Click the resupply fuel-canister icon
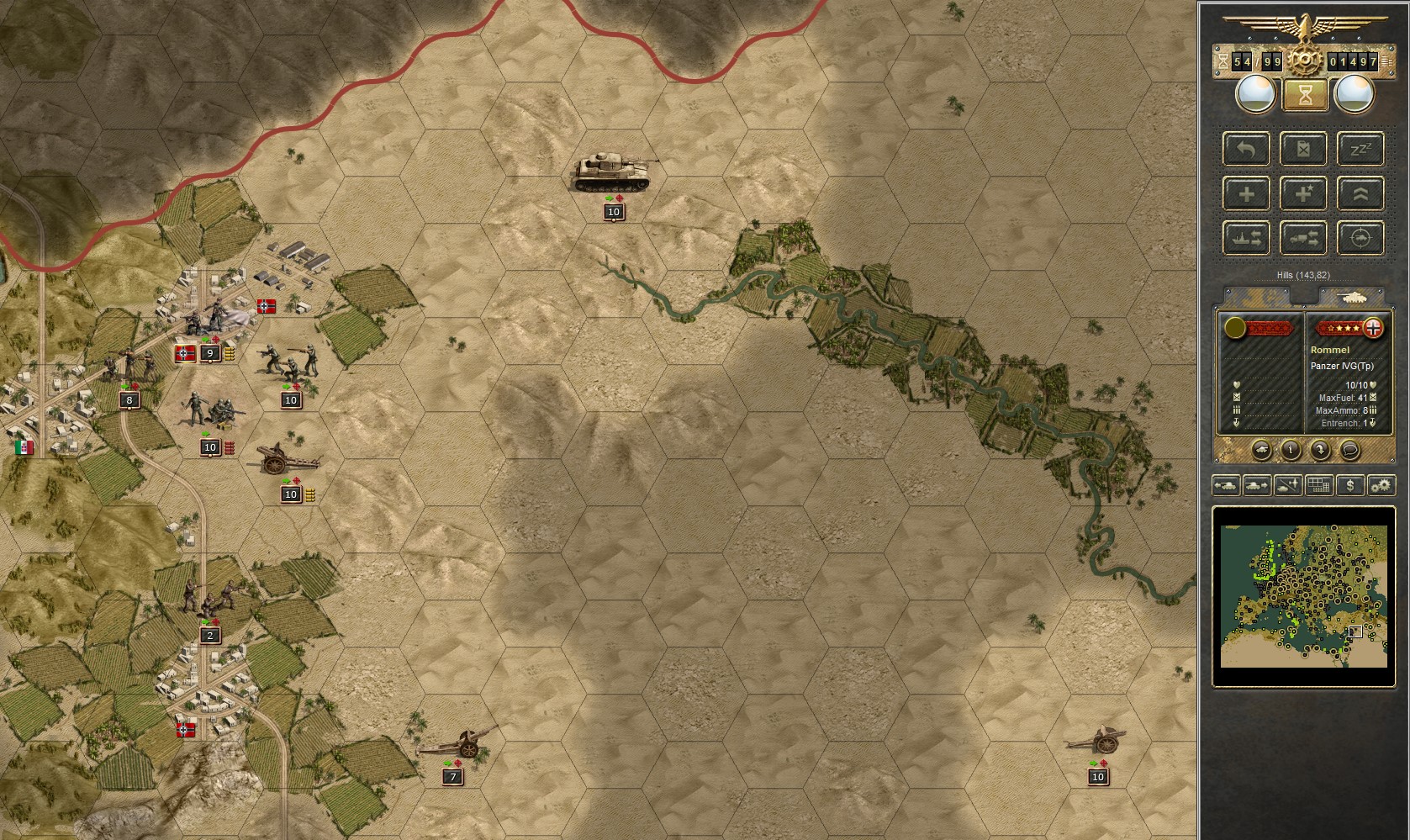The width and height of the screenshot is (1410, 840). pyautogui.click(x=1303, y=149)
